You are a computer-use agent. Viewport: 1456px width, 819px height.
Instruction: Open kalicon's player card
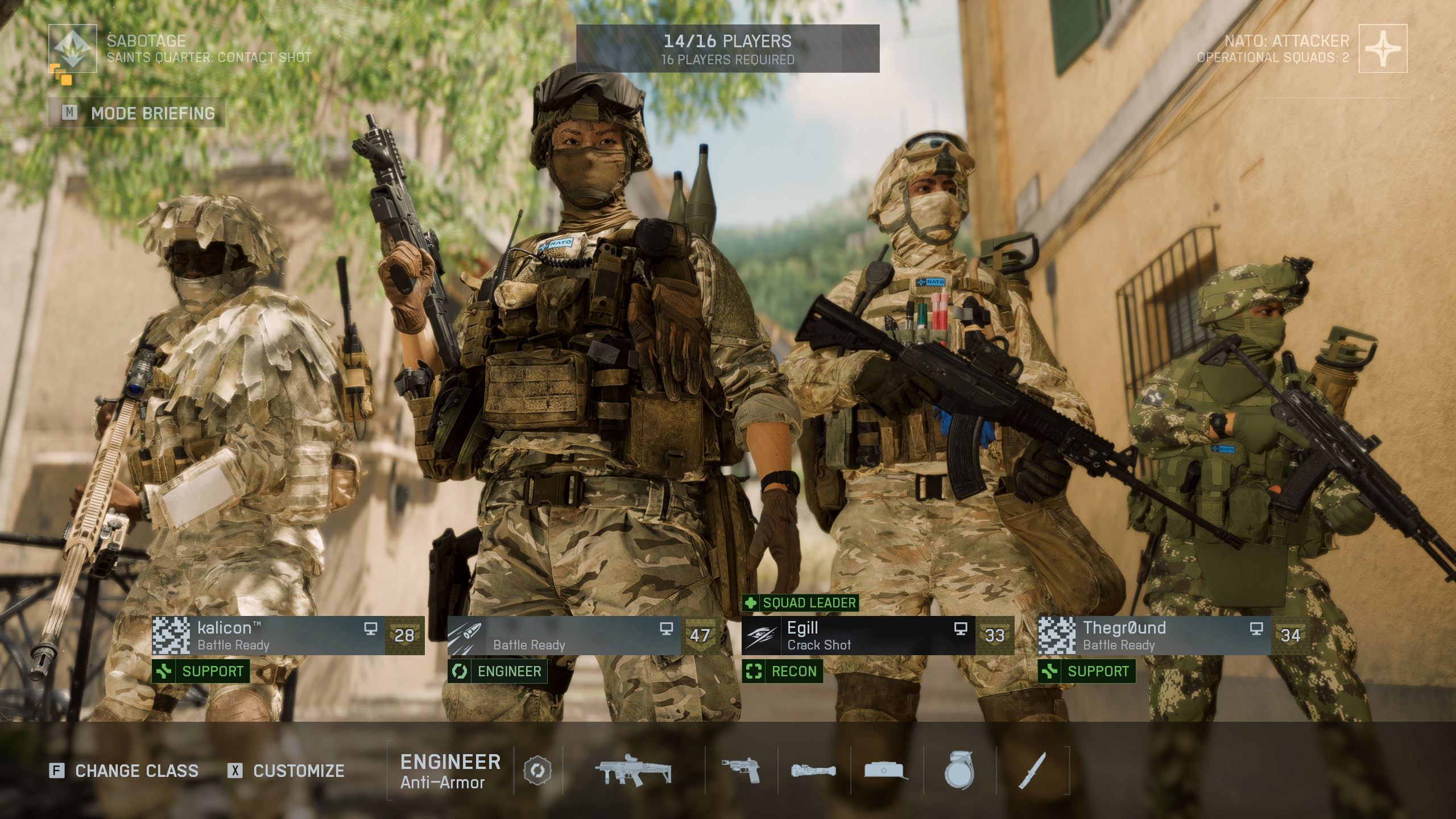[x=288, y=635]
